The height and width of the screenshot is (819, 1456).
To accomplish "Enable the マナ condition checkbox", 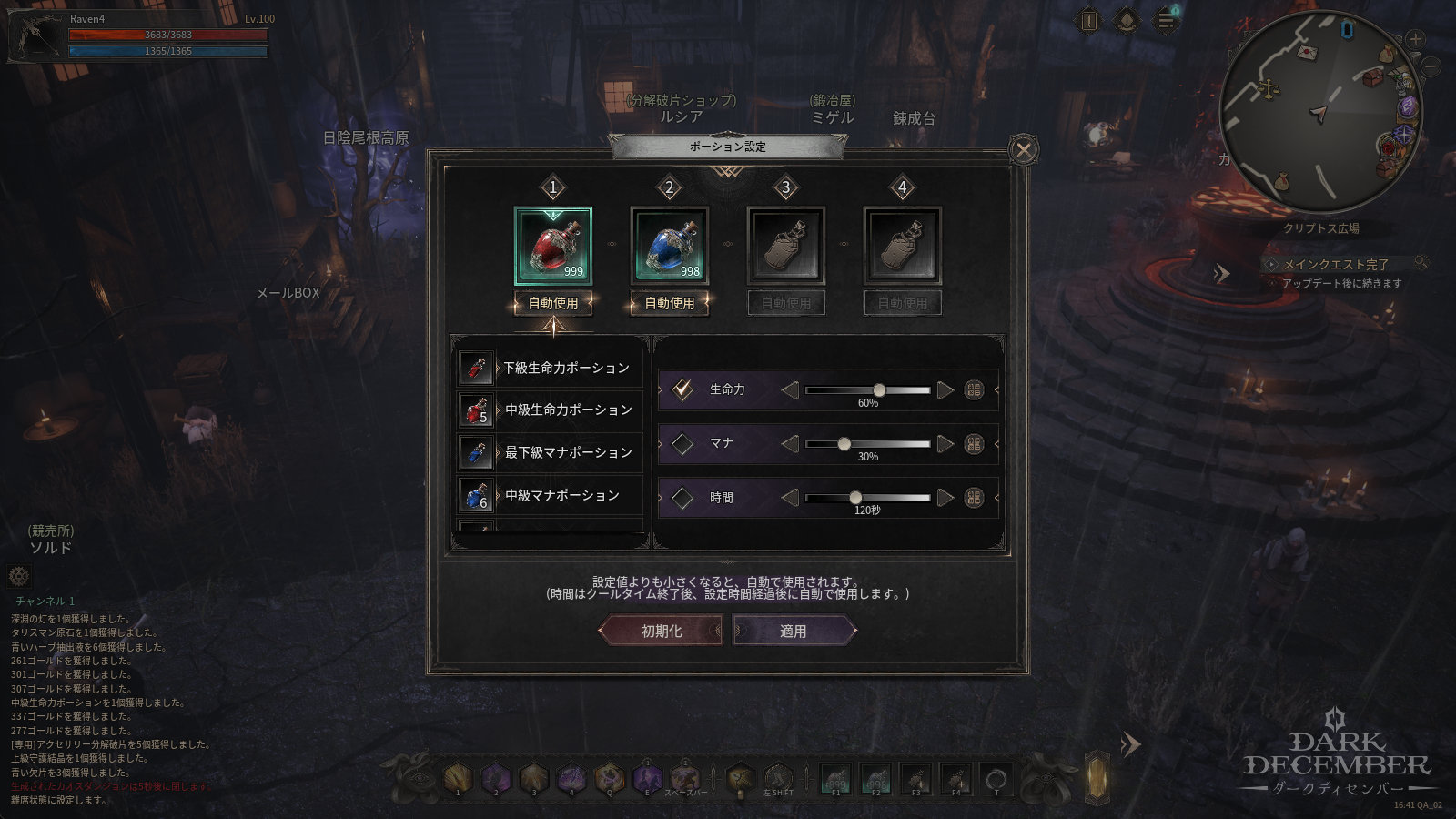I will pyautogui.click(x=682, y=444).
